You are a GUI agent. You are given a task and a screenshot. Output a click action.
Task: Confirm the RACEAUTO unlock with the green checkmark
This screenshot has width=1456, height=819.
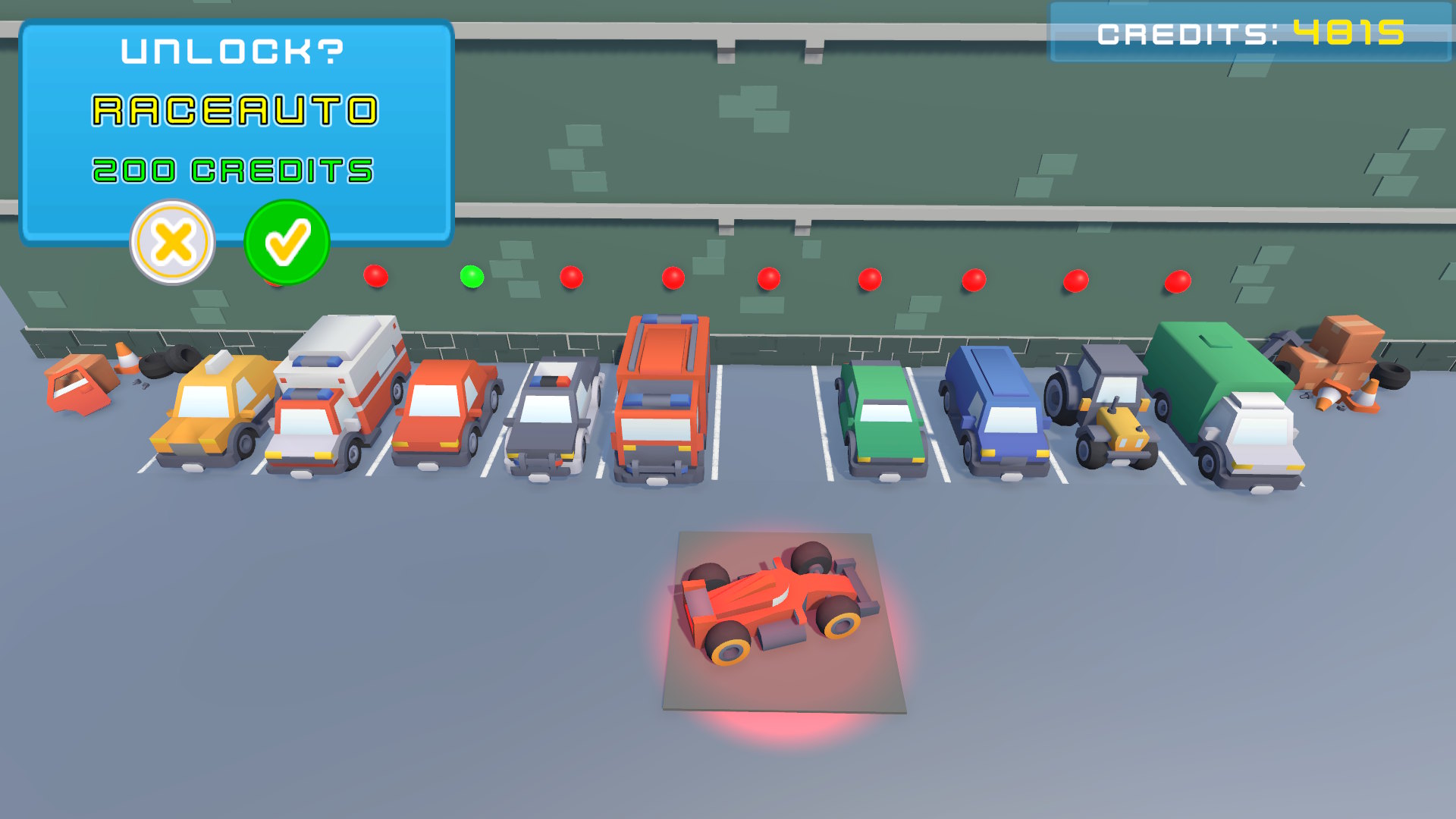(286, 241)
